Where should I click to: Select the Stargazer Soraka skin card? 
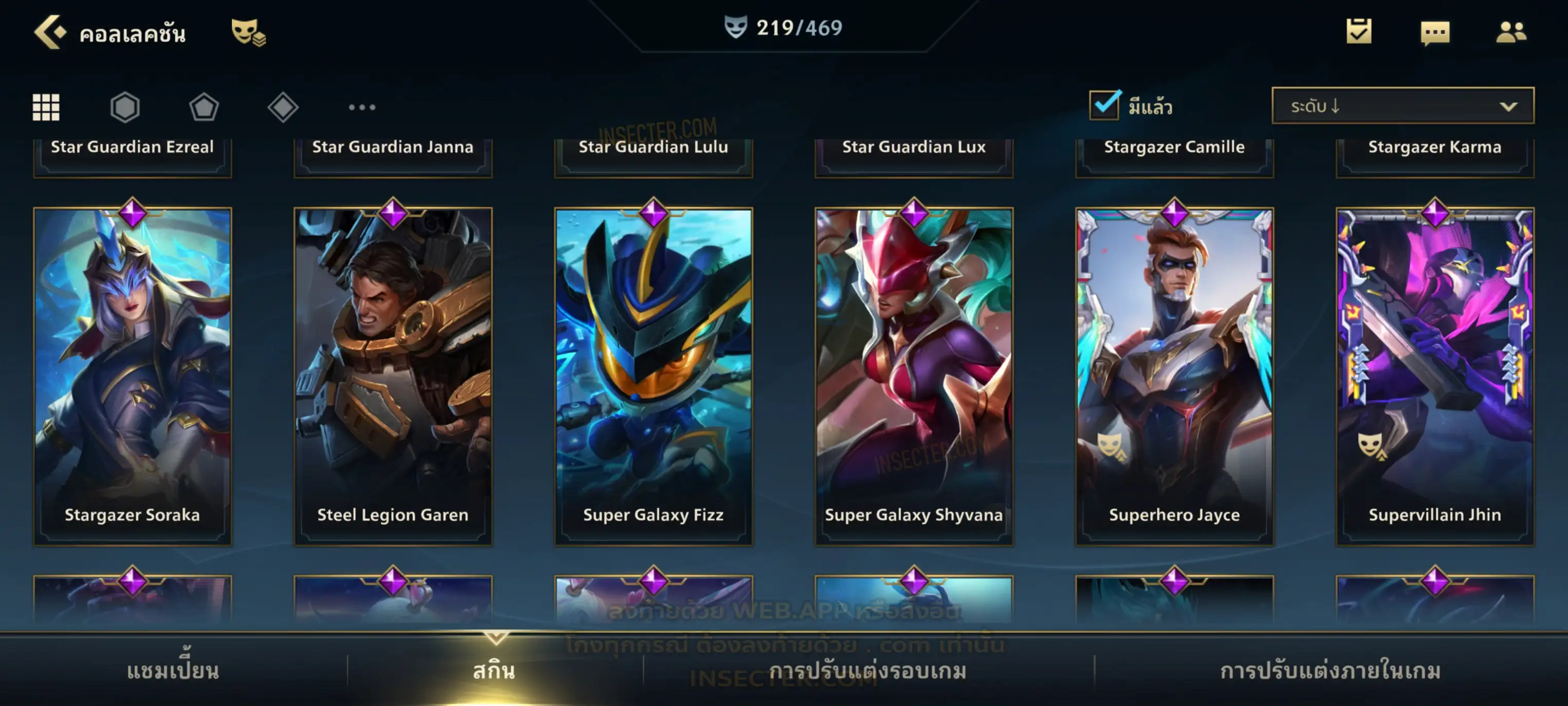[x=132, y=375]
